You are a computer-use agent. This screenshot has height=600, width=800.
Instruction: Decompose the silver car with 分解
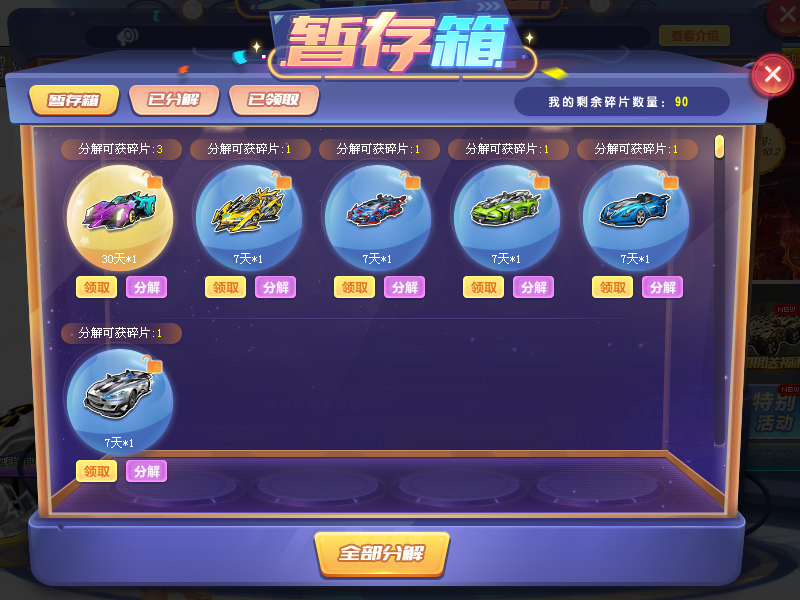[x=146, y=471]
